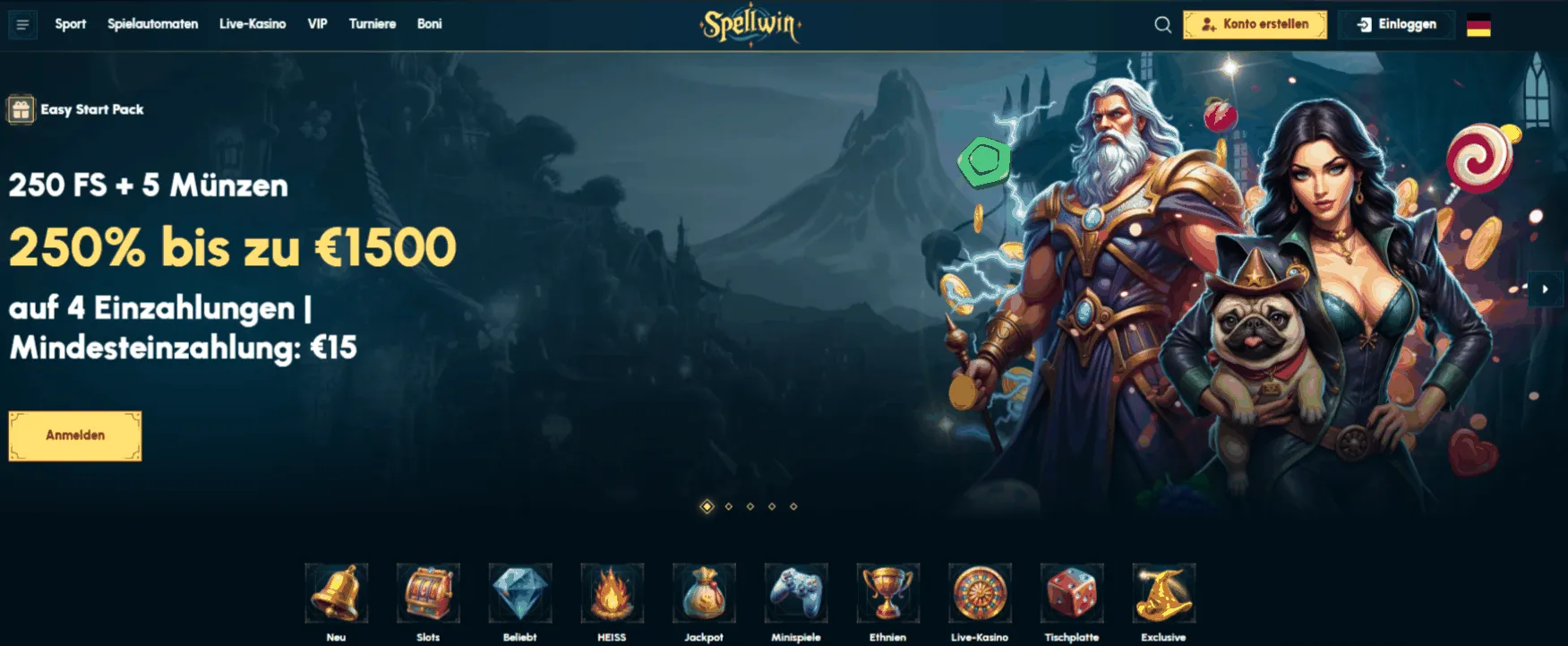This screenshot has width=1568, height=646.
Task: Open the search magnifier
Action: (x=1162, y=24)
